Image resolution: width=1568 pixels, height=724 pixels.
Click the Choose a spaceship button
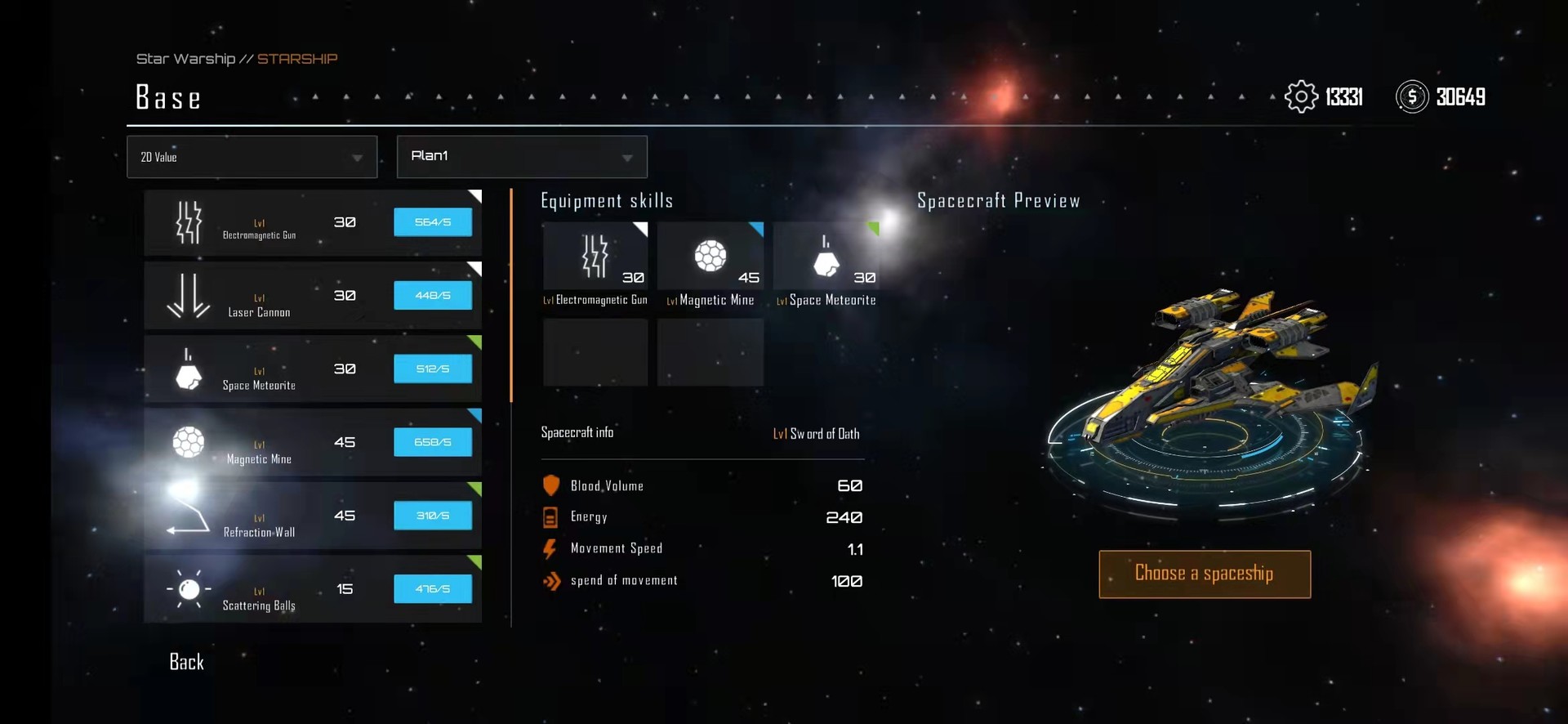1205,574
